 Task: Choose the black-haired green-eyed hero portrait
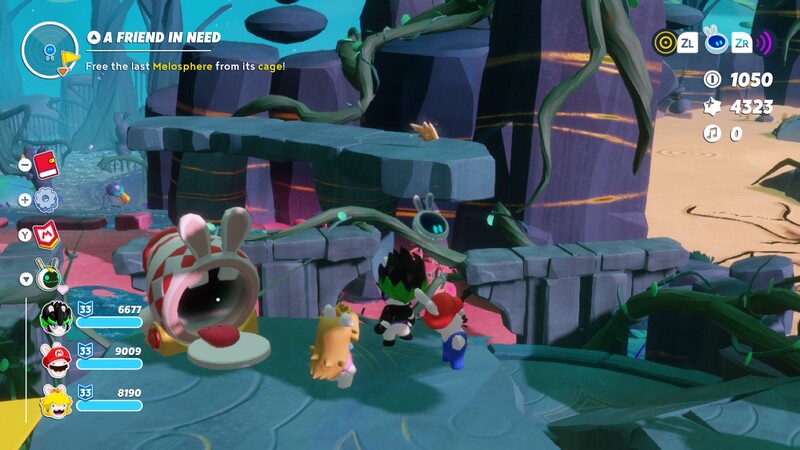click(55, 317)
